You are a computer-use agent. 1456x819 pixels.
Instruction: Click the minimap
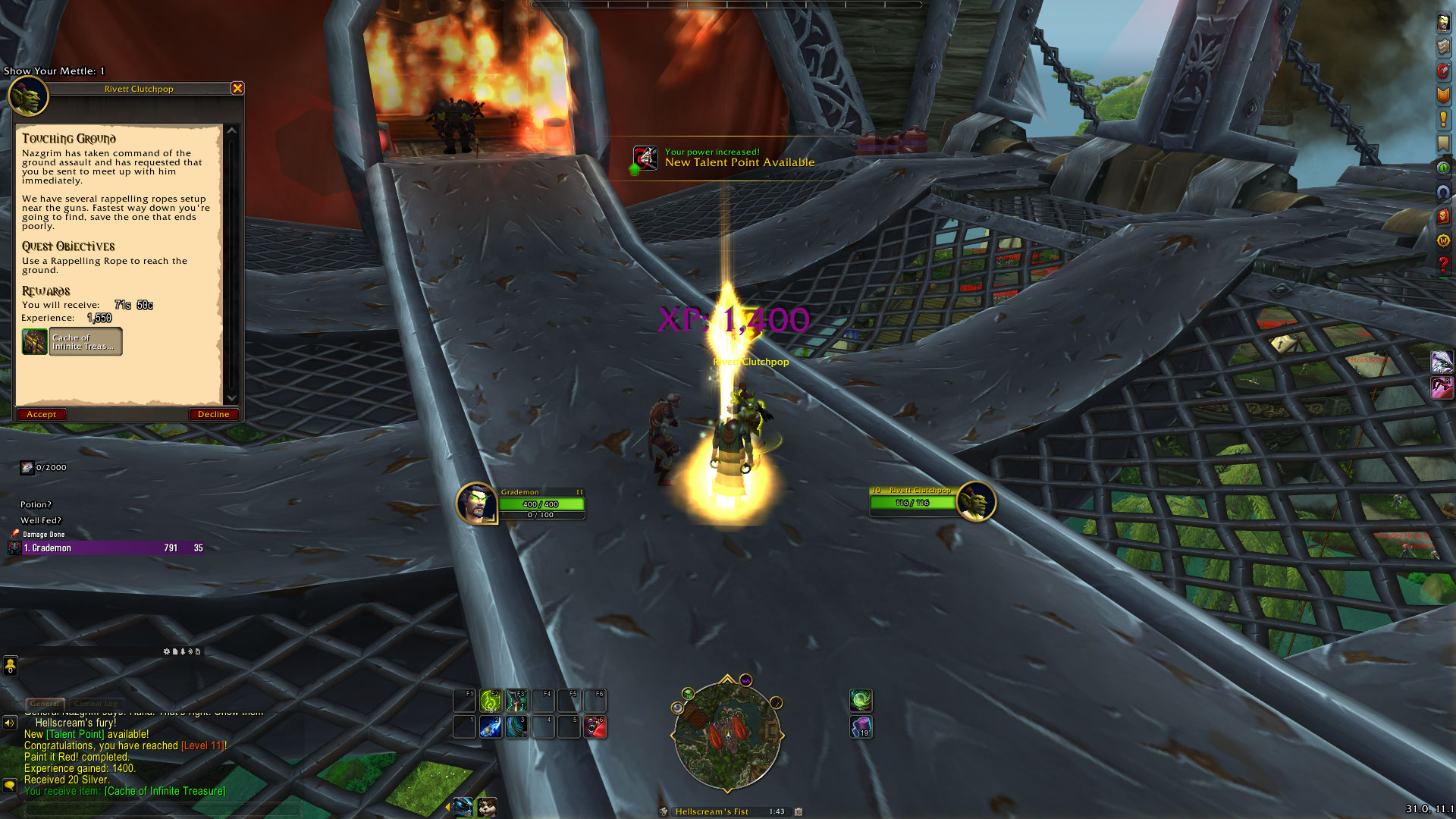tap(726, 734)
